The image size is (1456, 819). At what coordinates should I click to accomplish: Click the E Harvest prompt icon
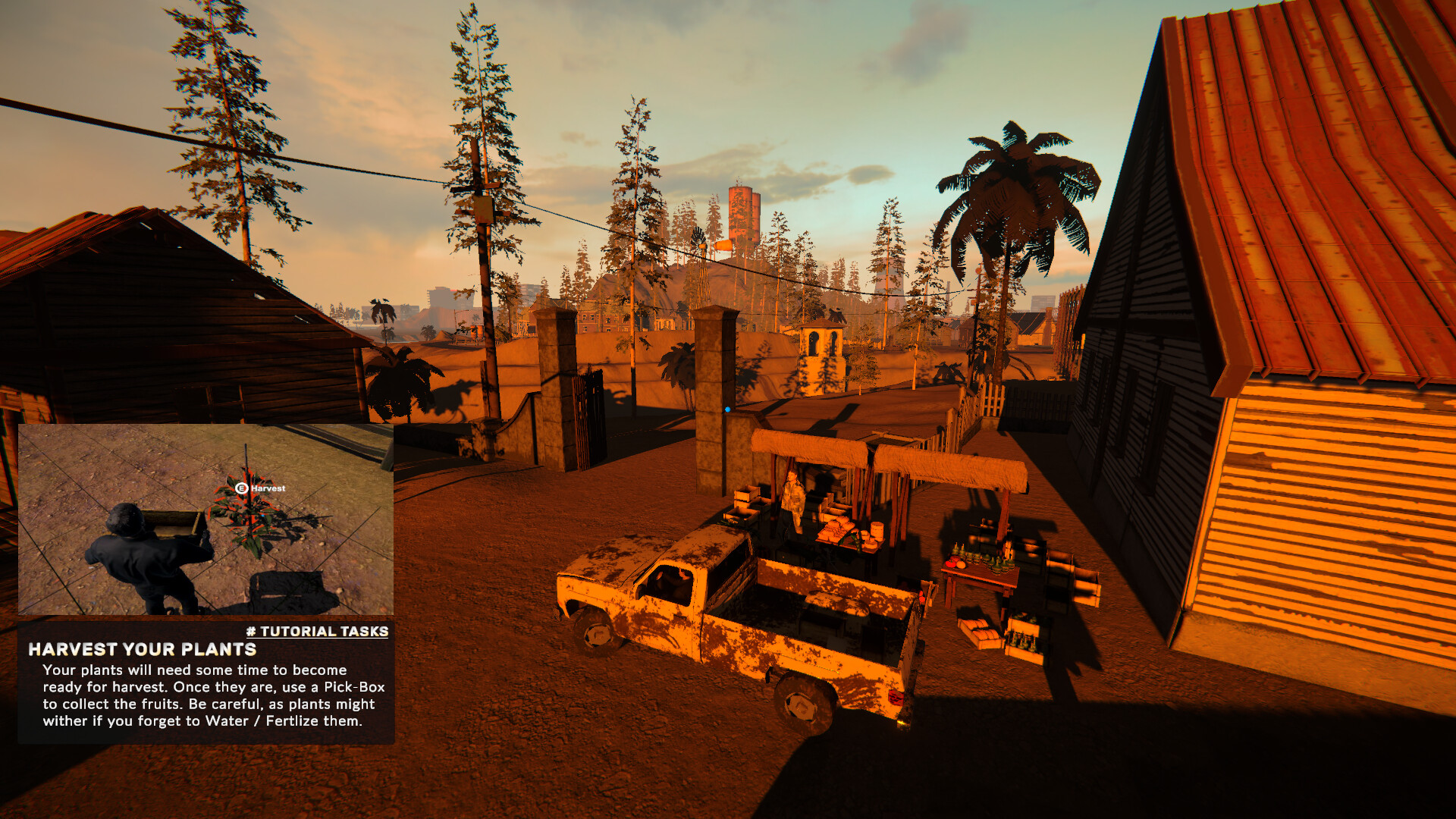[242, 488]
